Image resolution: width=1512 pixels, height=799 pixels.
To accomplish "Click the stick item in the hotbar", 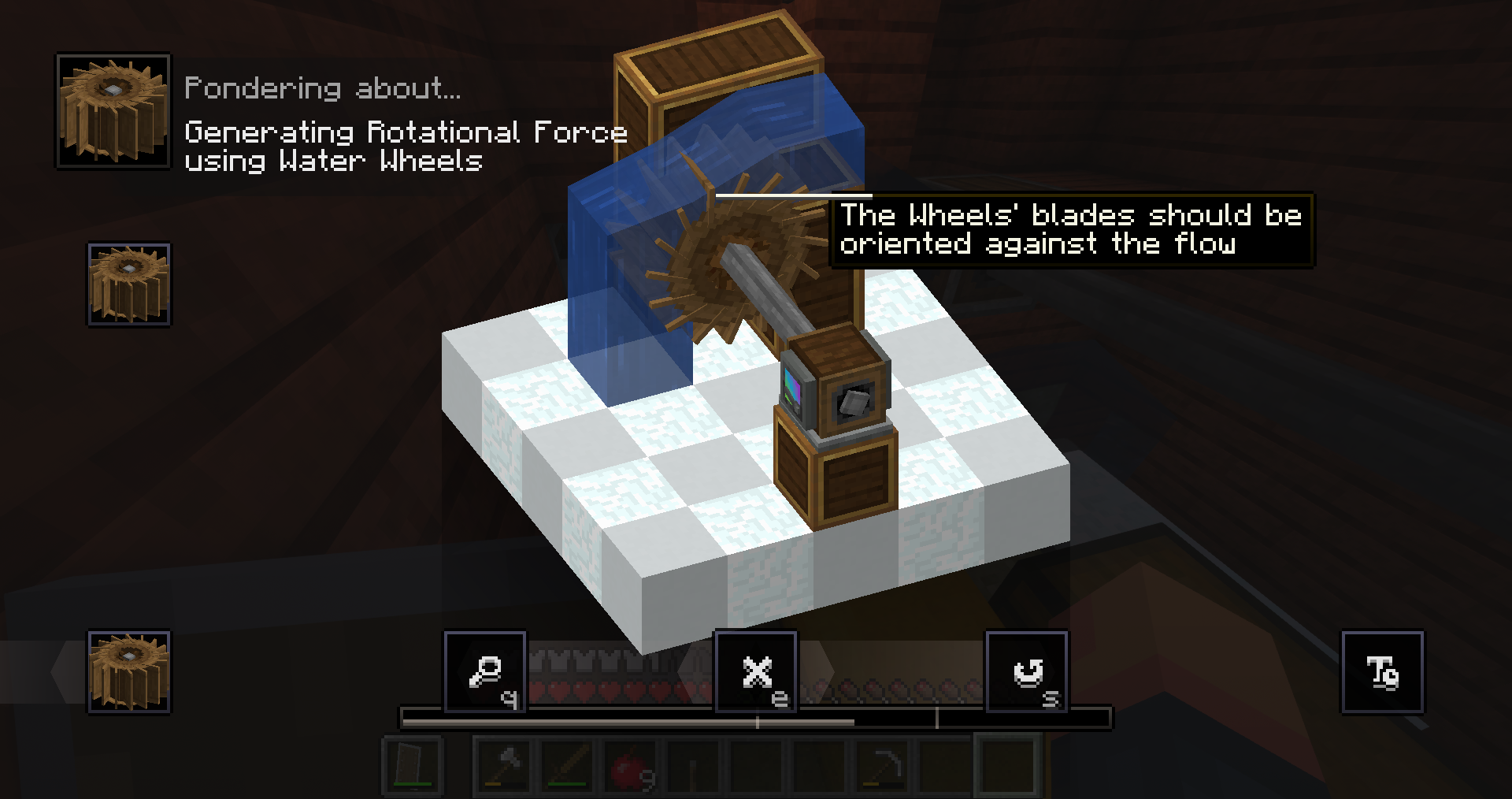I will 693,767.
